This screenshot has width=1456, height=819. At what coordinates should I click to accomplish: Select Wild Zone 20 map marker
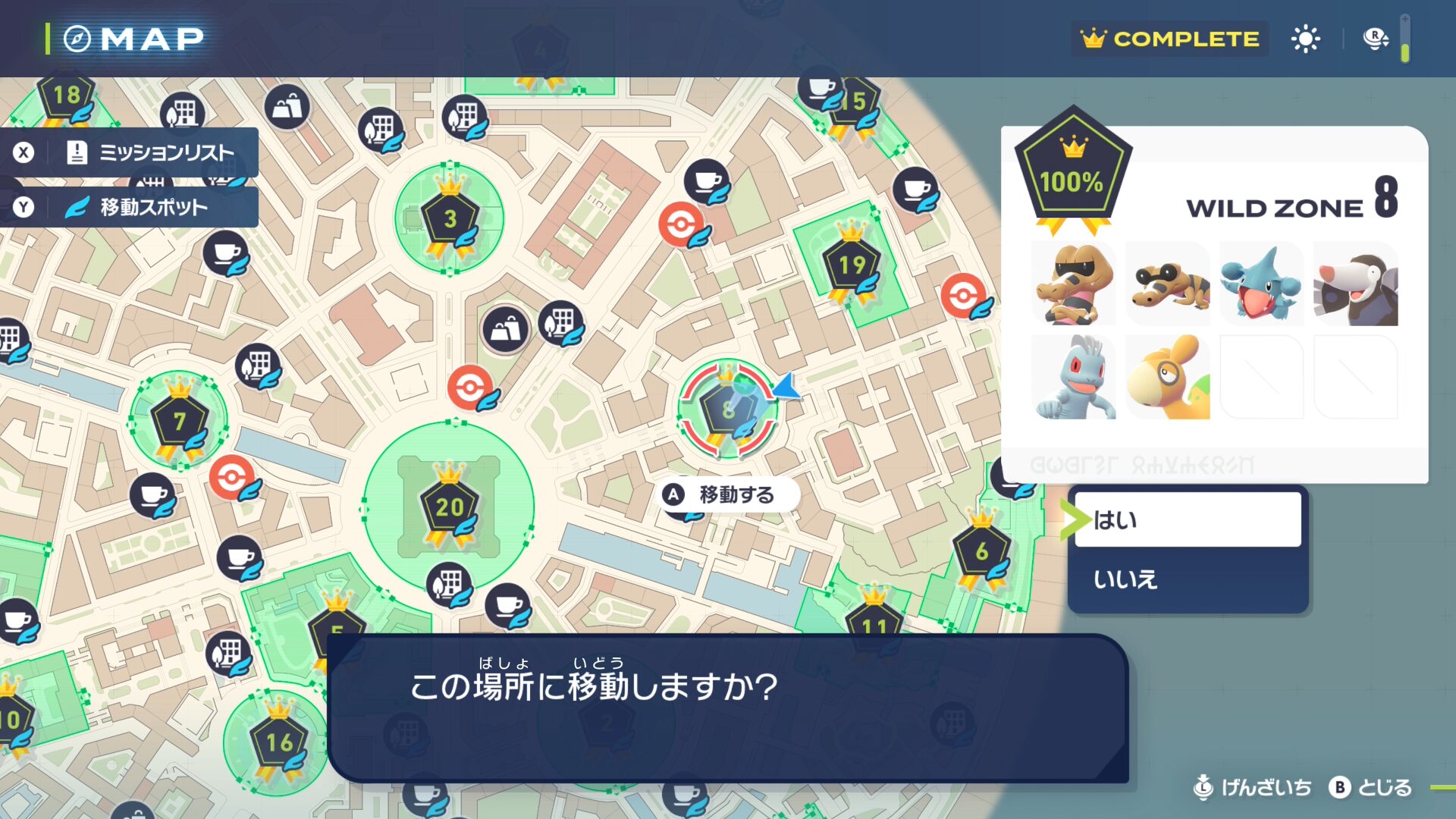coord(449,507)
